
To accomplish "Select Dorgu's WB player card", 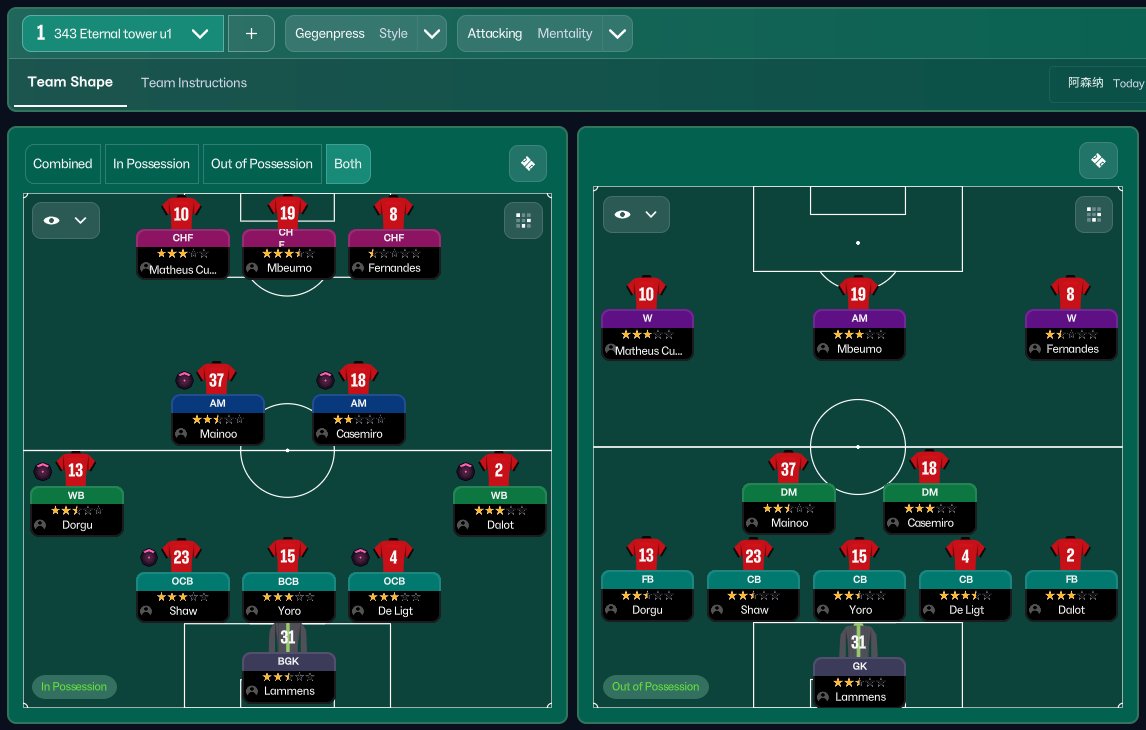I will [77, 510].
